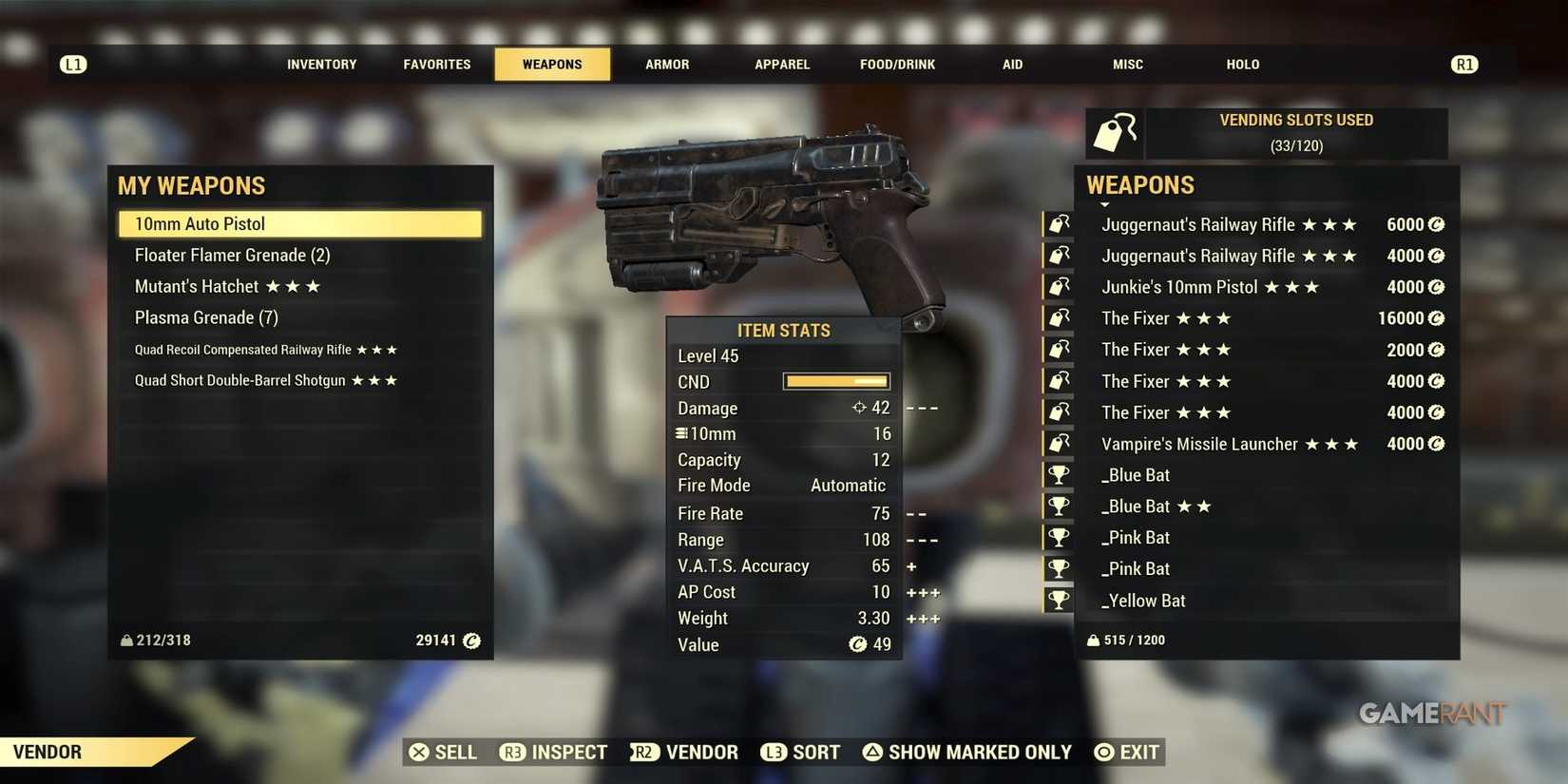Screen dimensions: 1568x784
Task: Click the Sell button
Action: tap(443, 752)
